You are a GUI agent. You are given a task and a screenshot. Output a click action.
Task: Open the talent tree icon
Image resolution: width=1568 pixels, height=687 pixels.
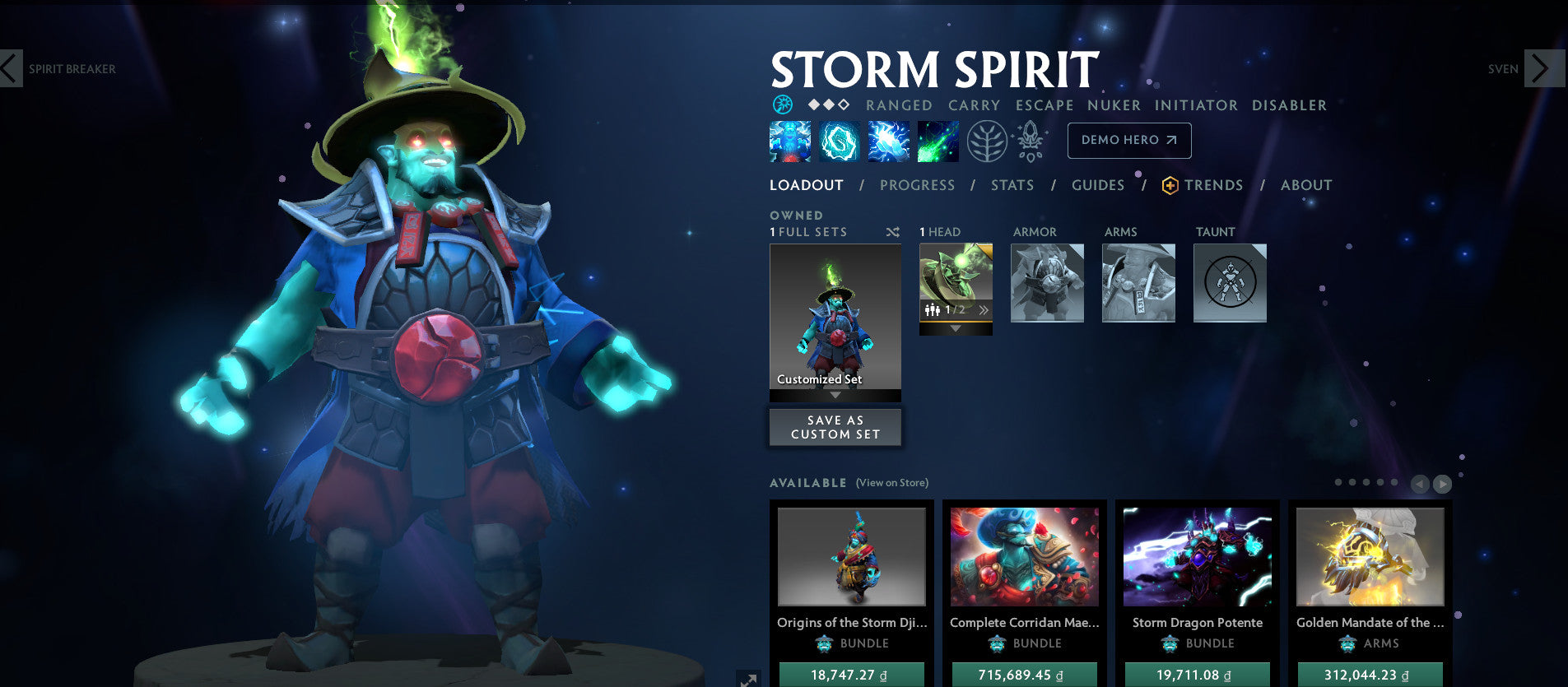(x=989, y=140)
